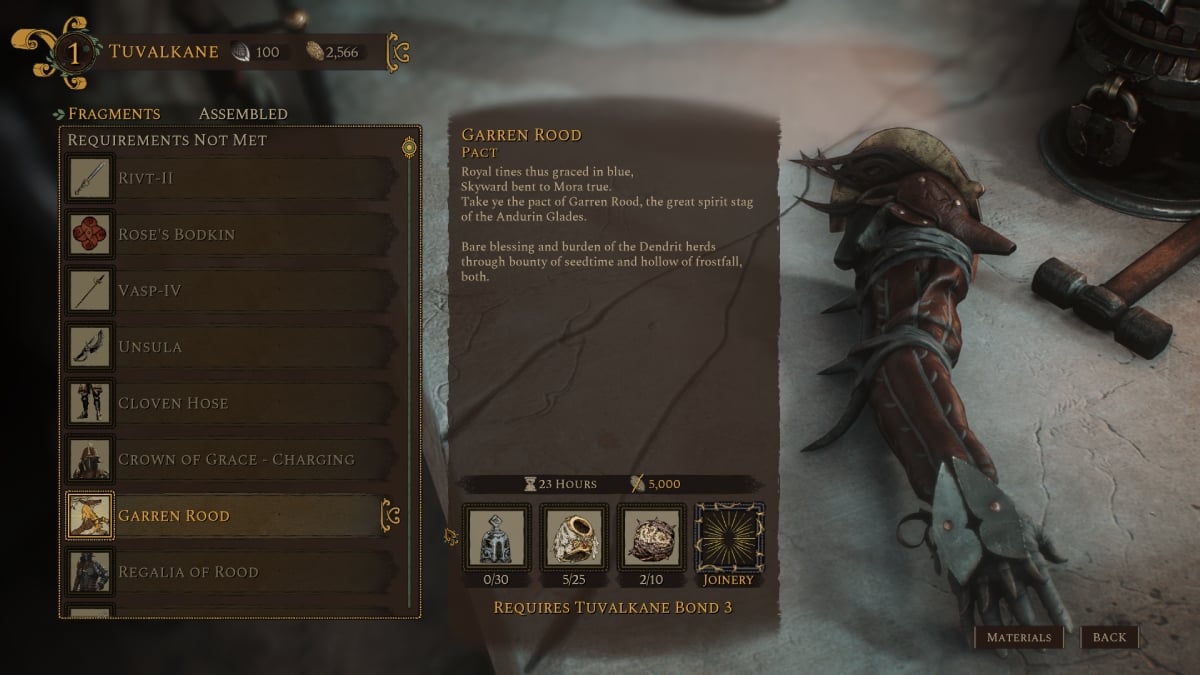Click the helmet material slot showing 0/30
The height and width of the screenshot is (675, 1200).
coord(497,537)
